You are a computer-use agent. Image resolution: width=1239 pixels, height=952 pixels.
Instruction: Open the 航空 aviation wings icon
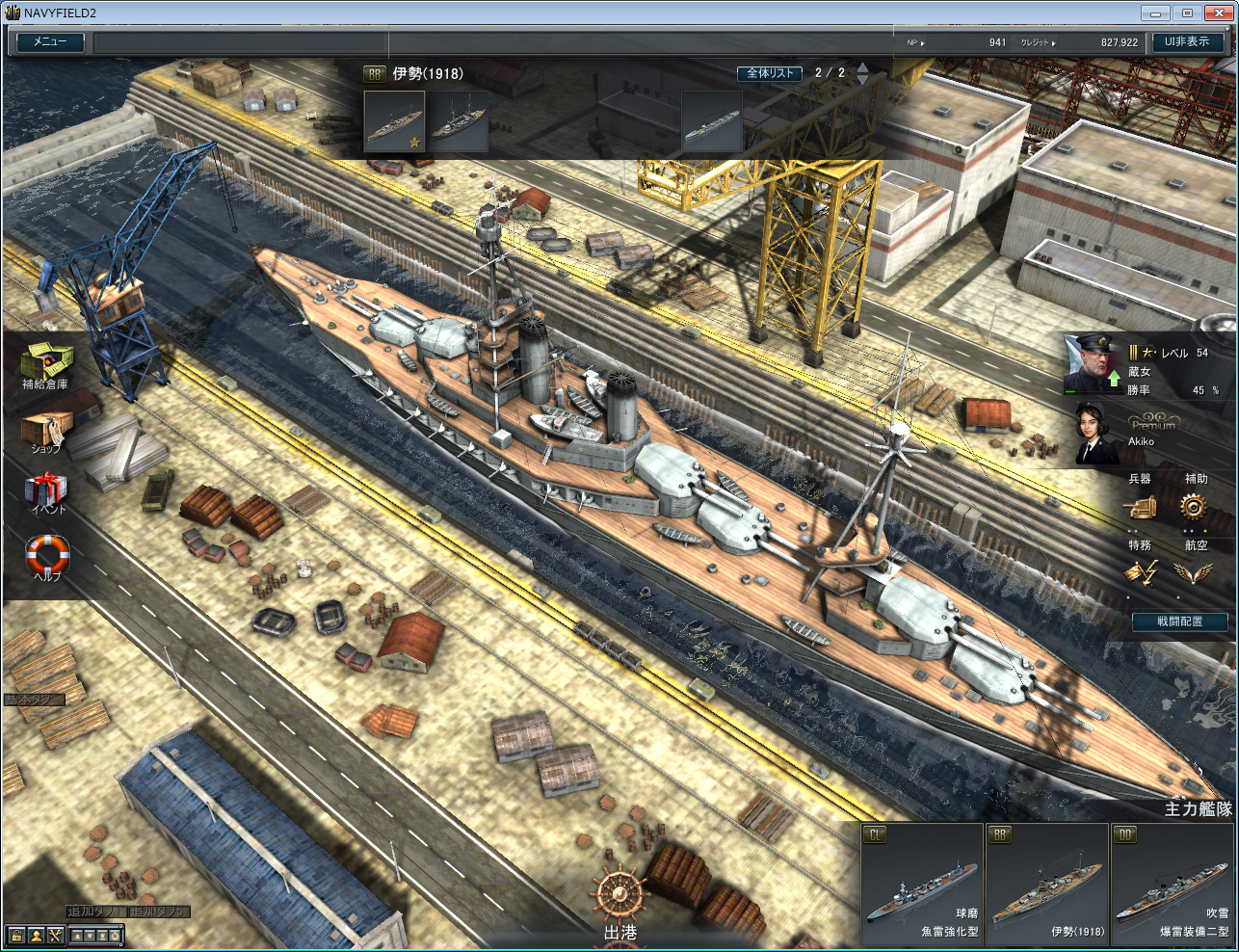1195,572
